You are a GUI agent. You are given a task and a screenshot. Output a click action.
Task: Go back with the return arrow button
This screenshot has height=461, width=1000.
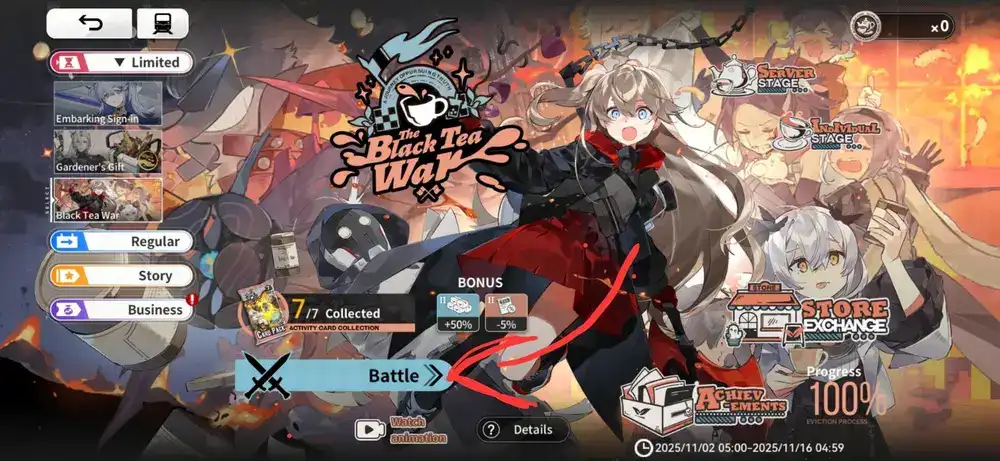pos(89,24)
